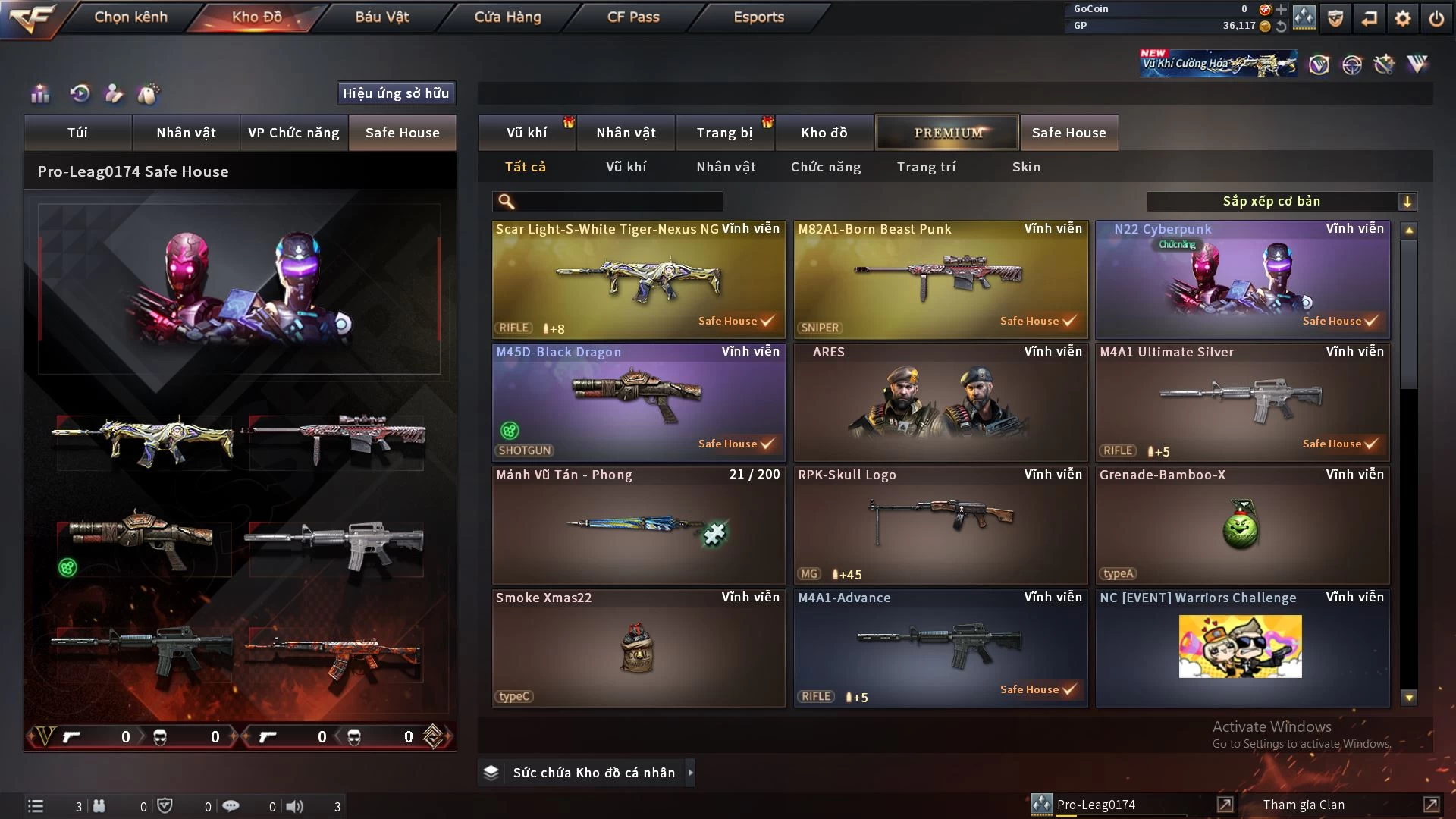The width and height of the screenshot is (1456, 819).
Task: Filter items by Trang trí category
Action: click(926, 167)
